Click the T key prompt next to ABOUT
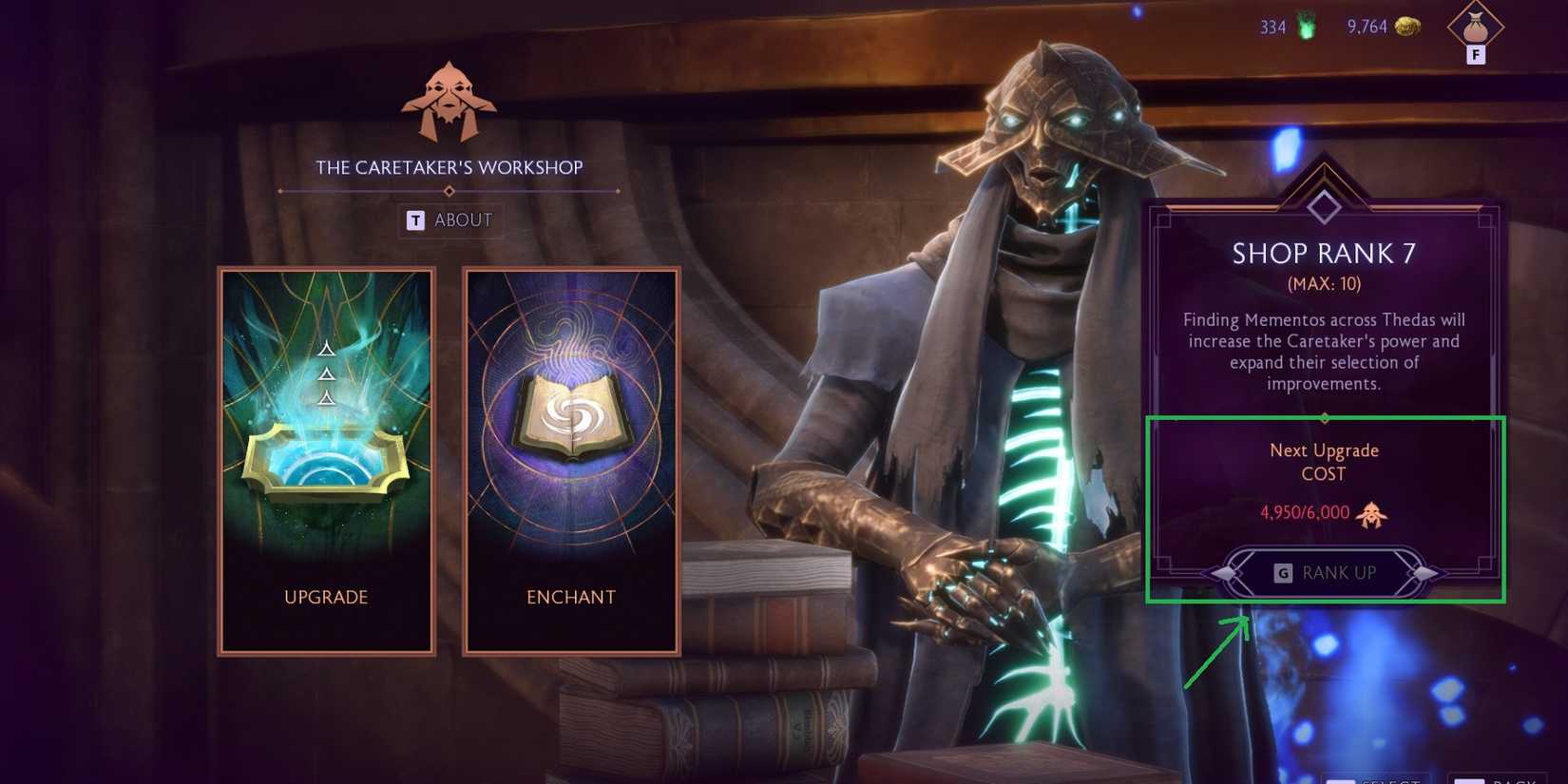 click(x=414, y=220)
